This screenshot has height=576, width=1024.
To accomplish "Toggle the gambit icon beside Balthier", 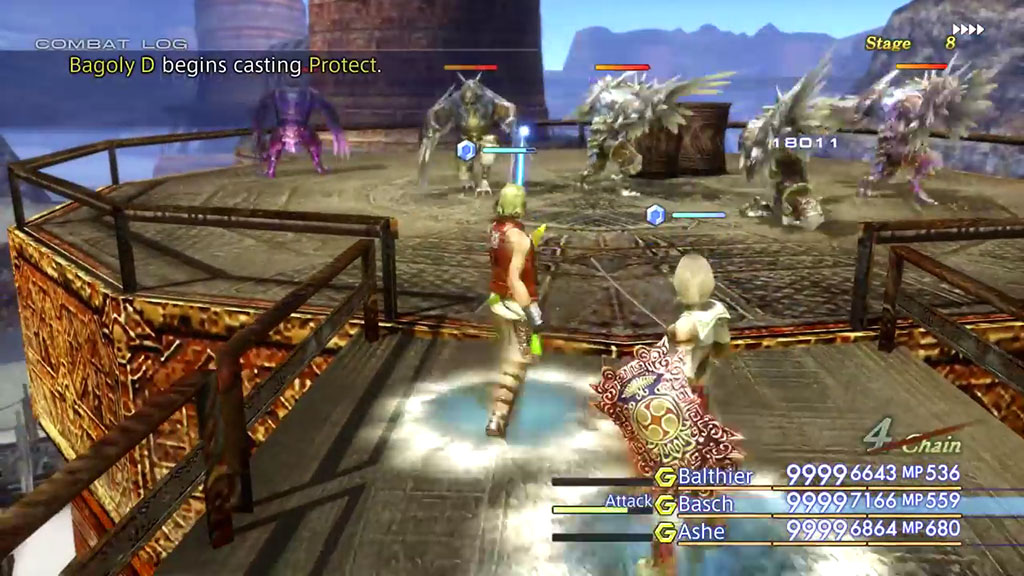I will point(665,477).
